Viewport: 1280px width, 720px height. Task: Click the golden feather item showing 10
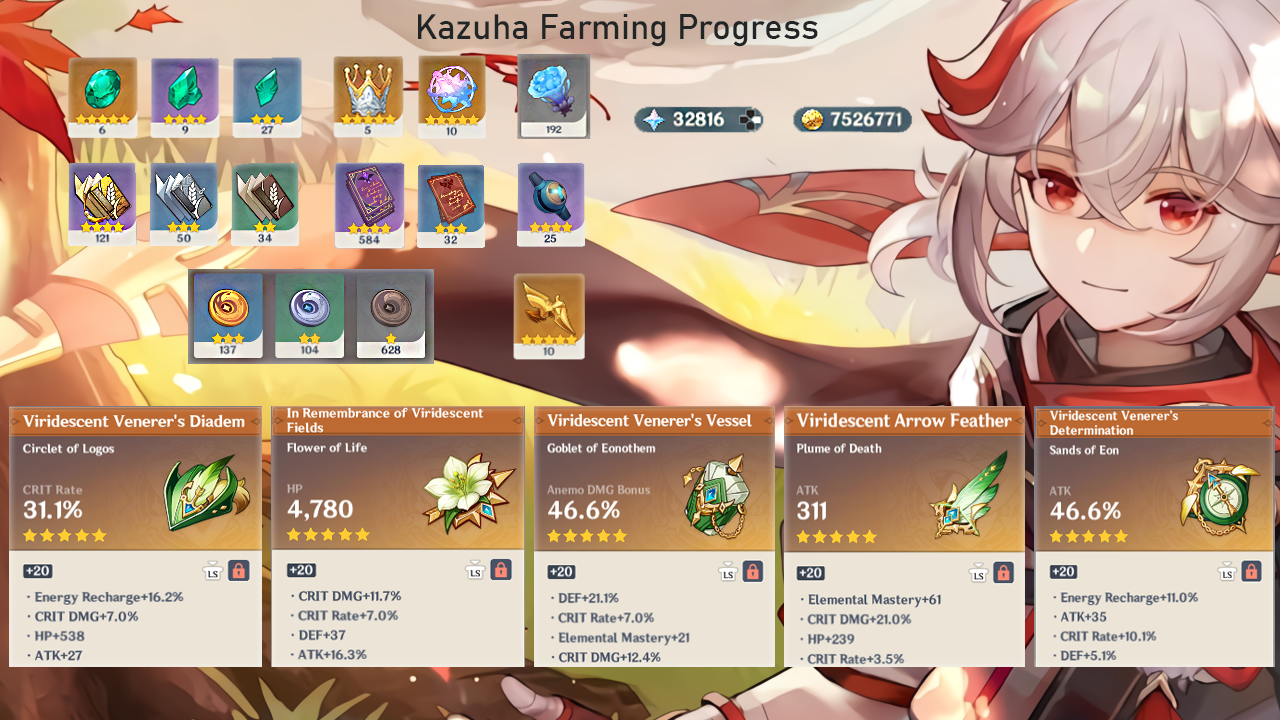coord(549,315)
